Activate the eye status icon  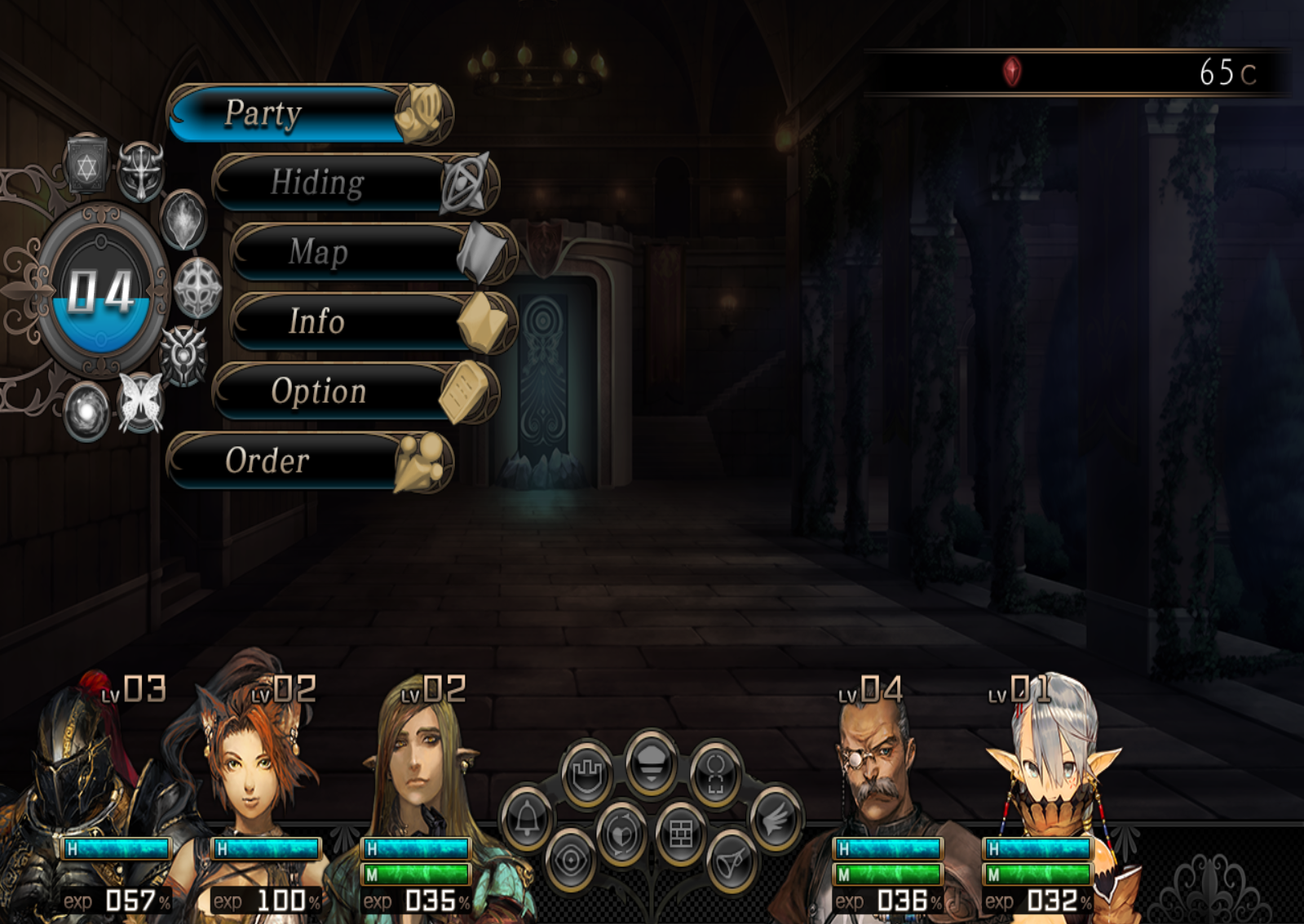point(571,859)
